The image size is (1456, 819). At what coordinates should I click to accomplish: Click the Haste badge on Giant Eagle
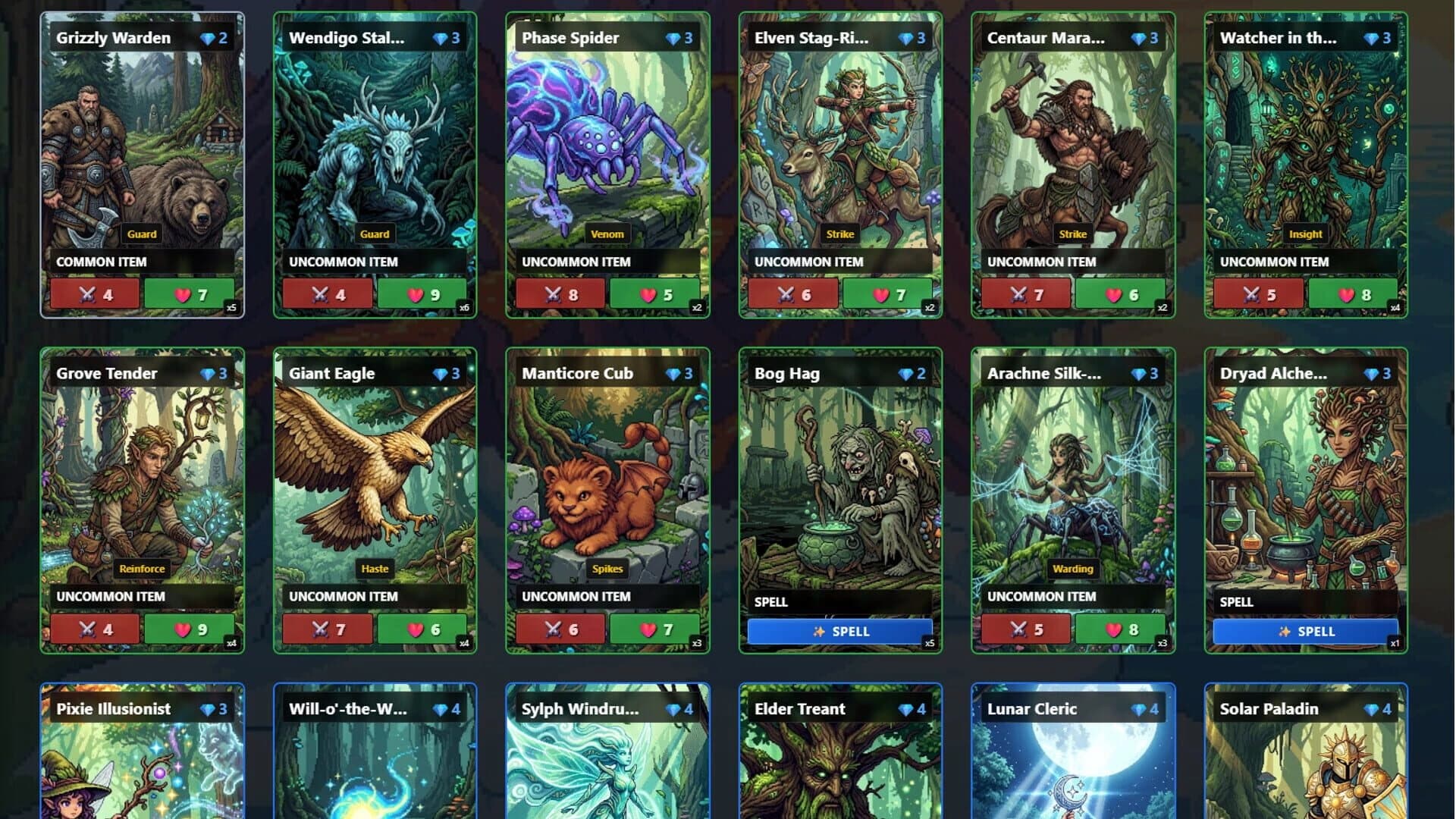point(375,567)
